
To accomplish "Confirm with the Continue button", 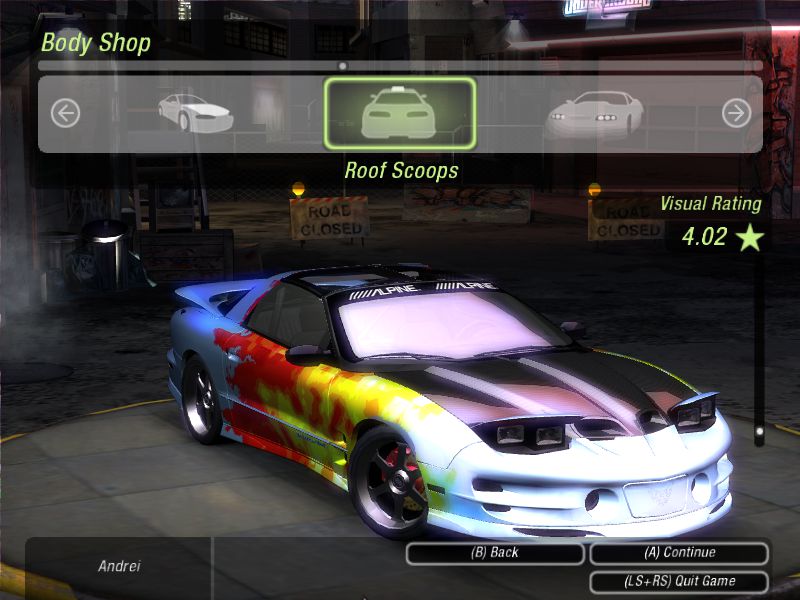I will click(679, 552).
